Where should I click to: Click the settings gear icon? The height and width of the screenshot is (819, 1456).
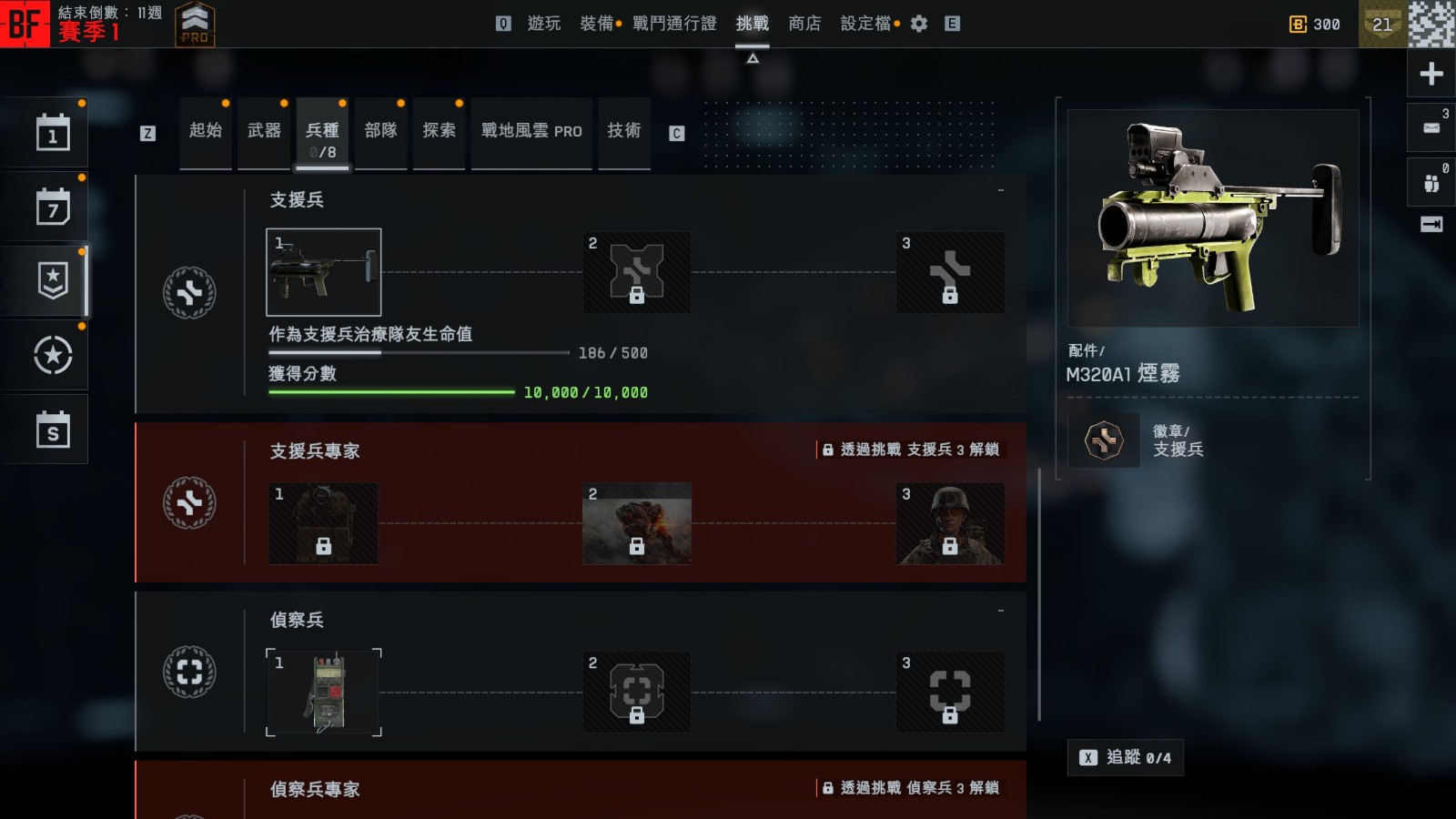coord(919,24)
